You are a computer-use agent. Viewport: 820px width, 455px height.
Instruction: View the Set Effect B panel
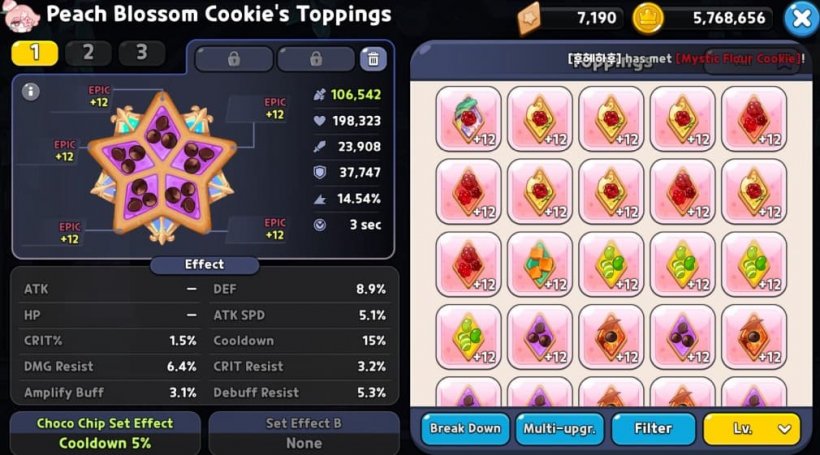[x=303, y=433]
